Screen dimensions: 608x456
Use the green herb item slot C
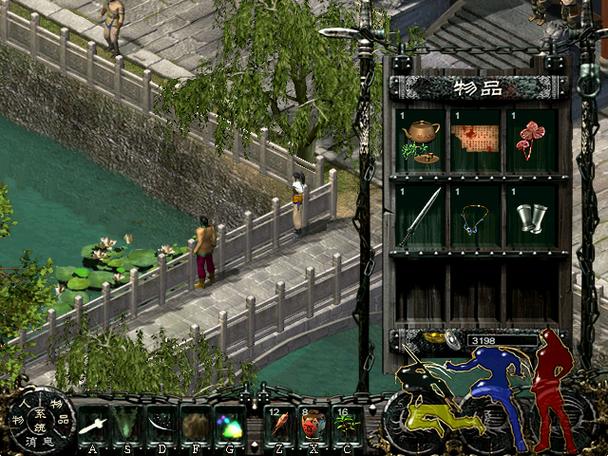point(347,425)
